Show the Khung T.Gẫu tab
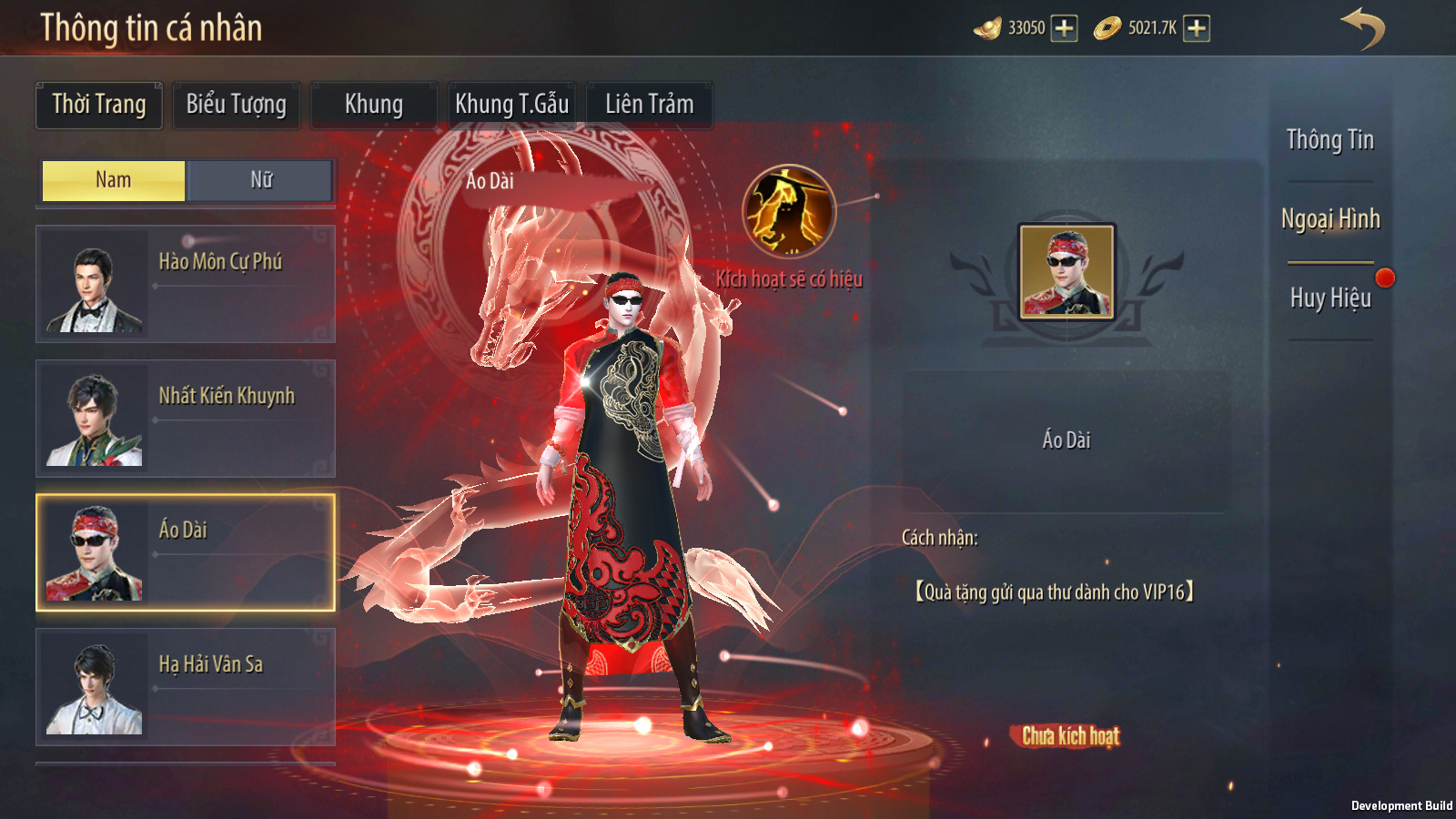 pyautogui.click(x=511, y=105)
